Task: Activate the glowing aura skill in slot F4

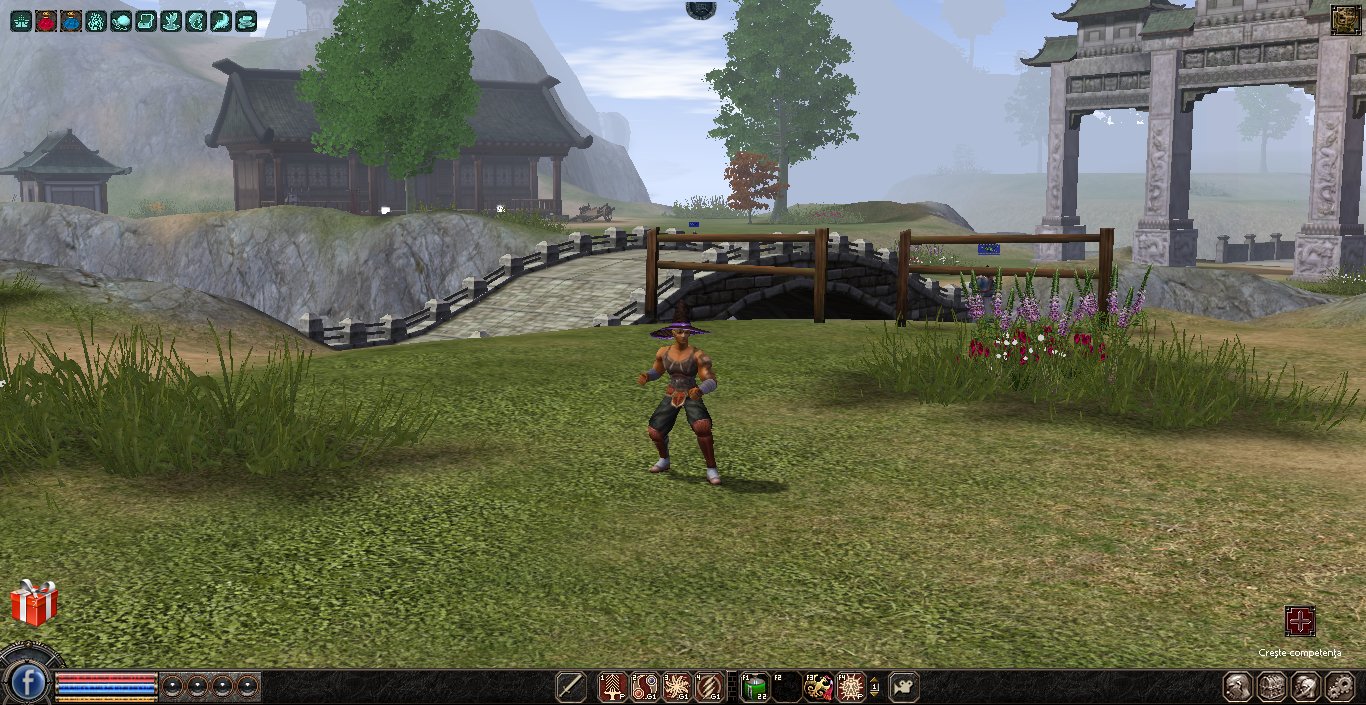Action: coord(851,687)
